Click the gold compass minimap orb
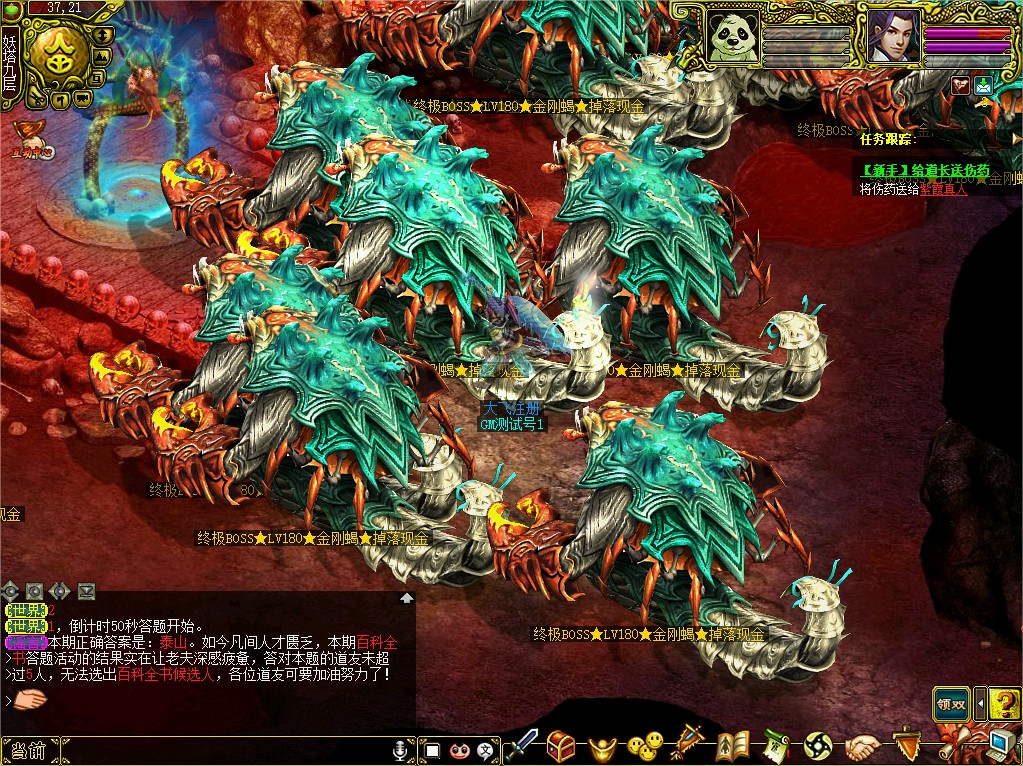The image size is (1023, 766). (58, 60)
